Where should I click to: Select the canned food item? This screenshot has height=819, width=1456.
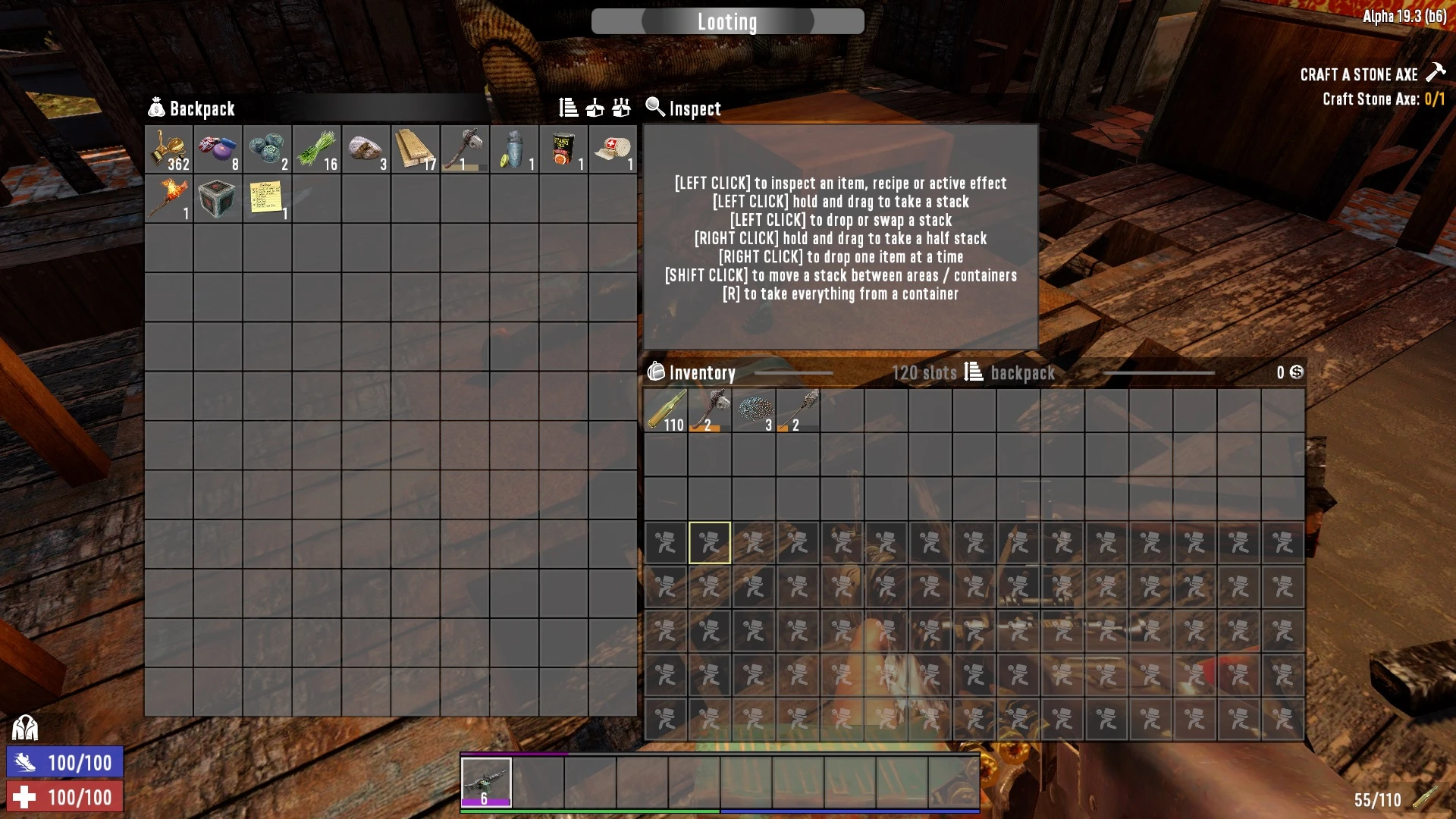[563, 149]
